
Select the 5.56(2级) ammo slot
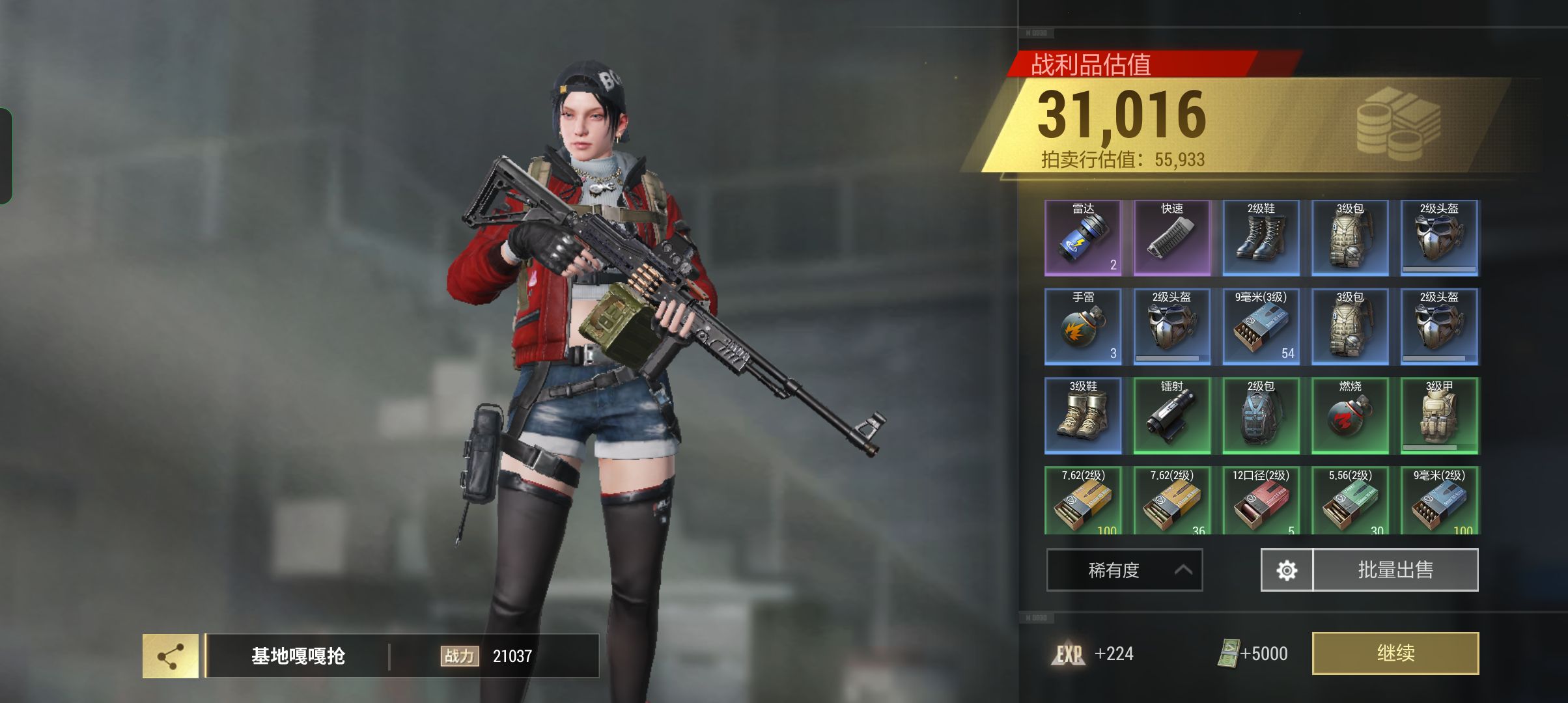click(x=1350, y=501)
